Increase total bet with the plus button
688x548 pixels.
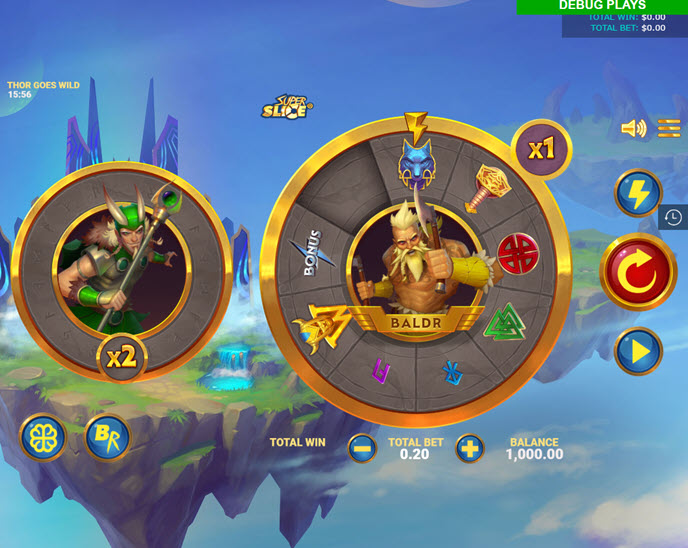[x=469, y=448]
